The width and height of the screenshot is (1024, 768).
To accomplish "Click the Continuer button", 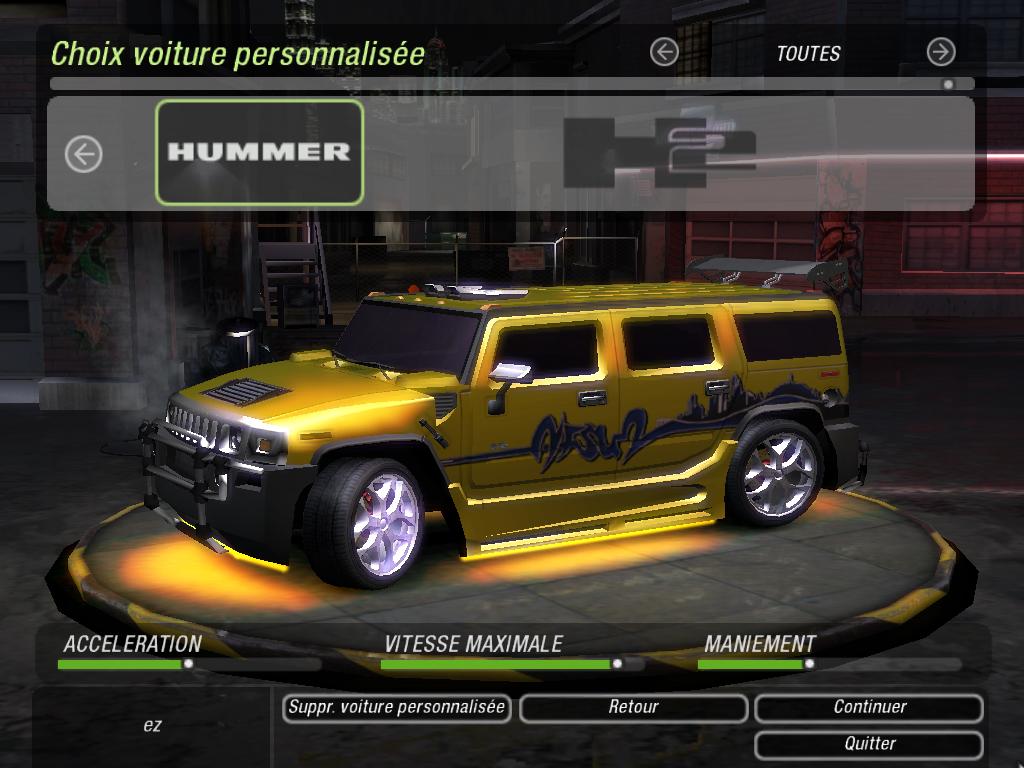I will (869, 708).
